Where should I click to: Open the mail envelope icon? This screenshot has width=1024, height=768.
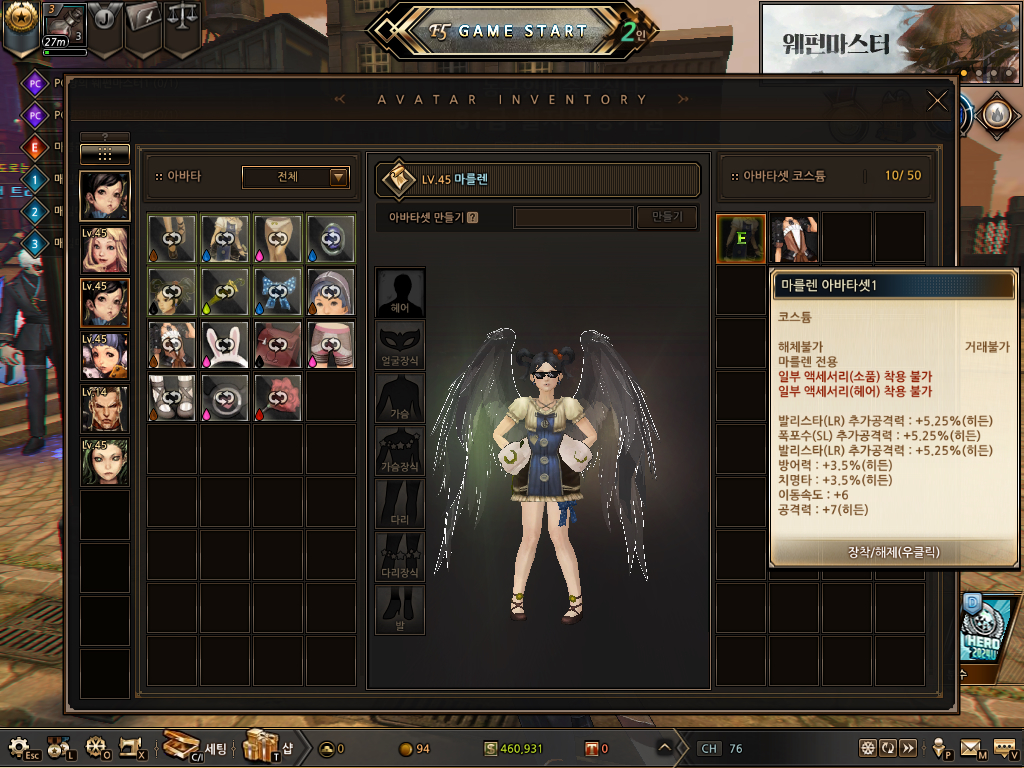tap(971, 748)
